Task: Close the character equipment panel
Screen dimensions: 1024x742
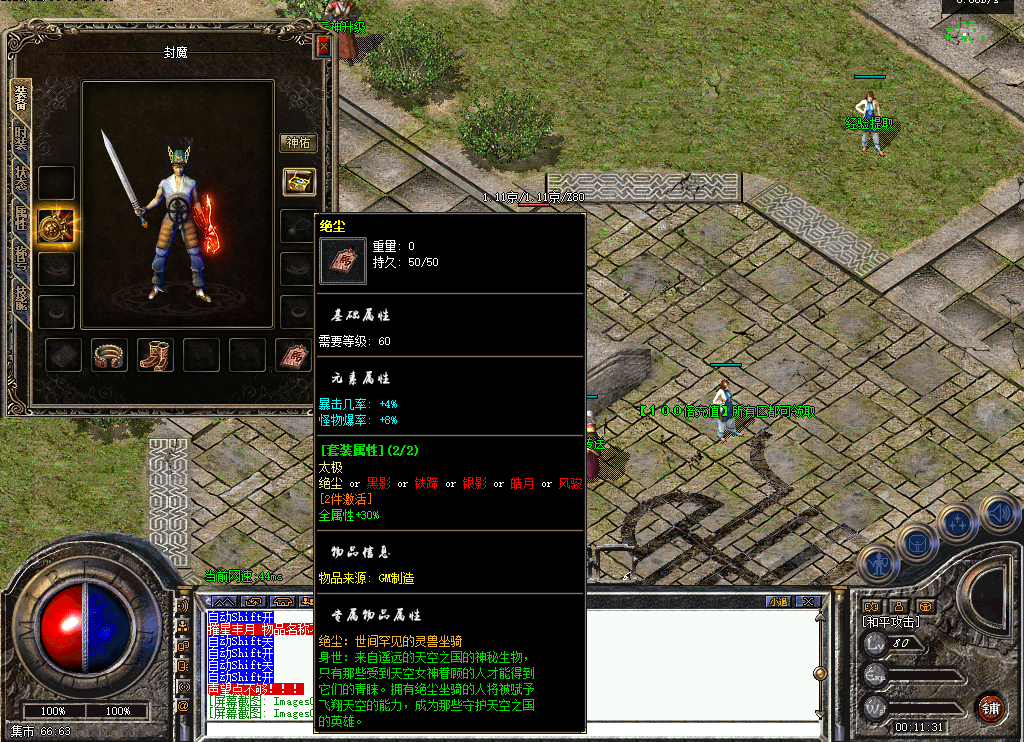Action: [x=322, y=46]
